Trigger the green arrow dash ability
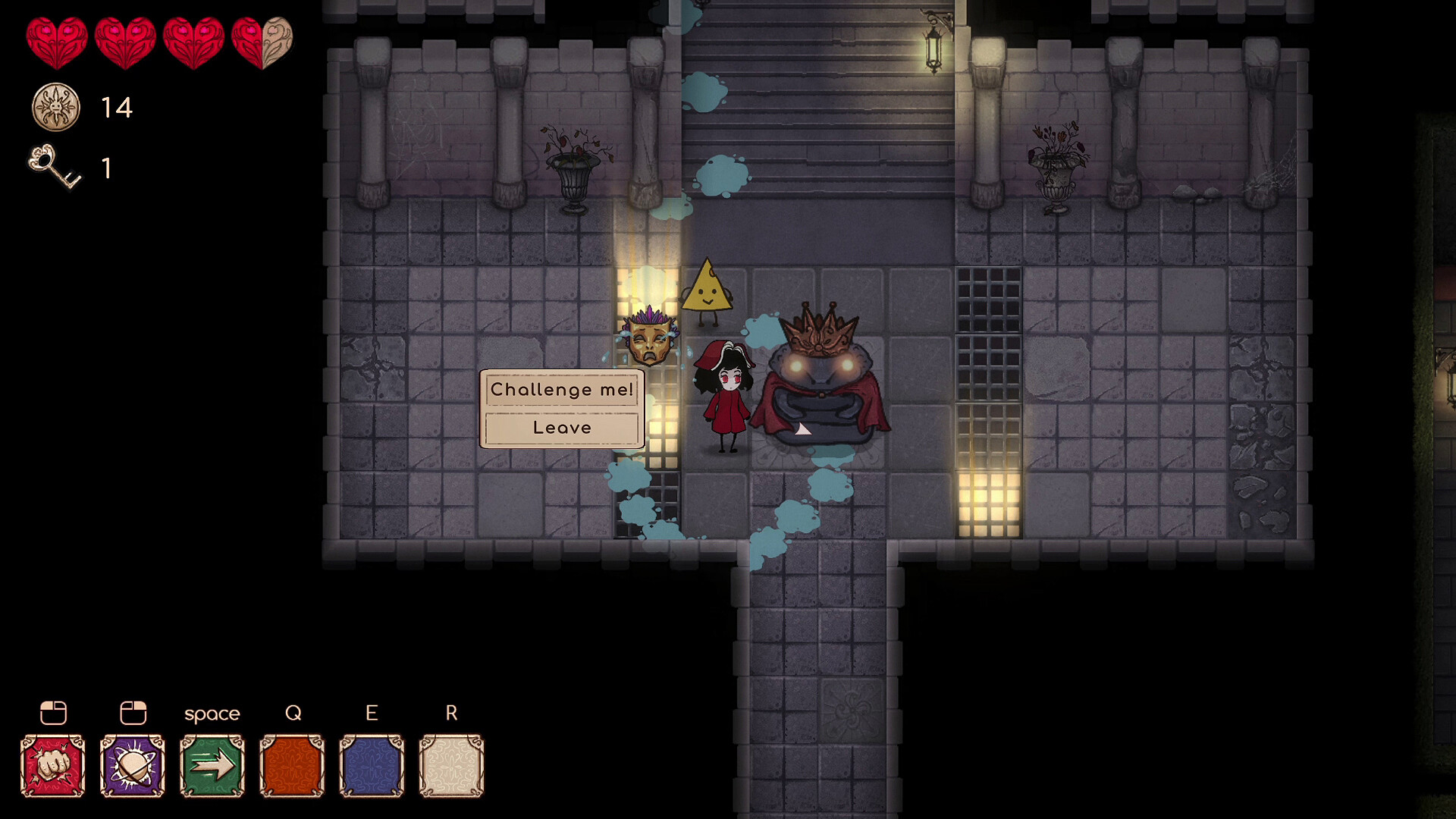This screenshot has height=819, width=1456. [212, 765]
